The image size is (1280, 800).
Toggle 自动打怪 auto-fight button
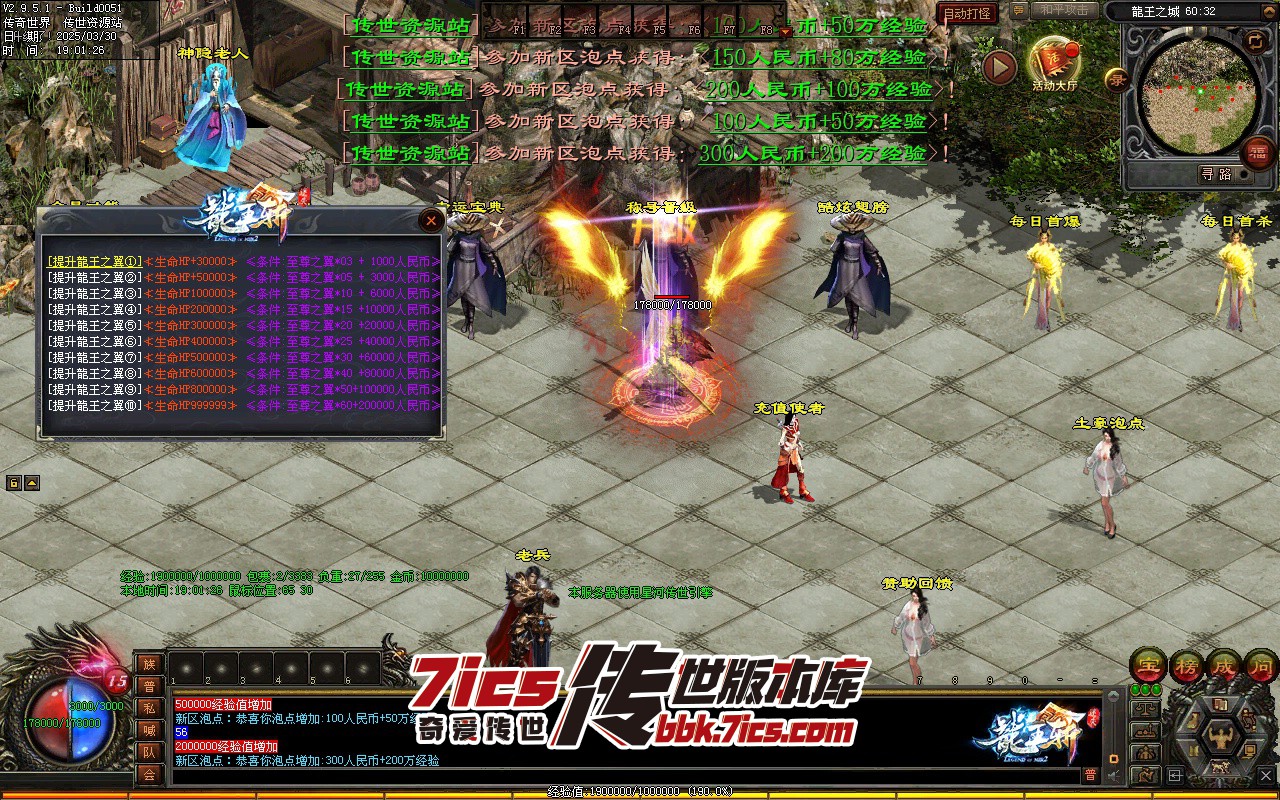coord(967,14)
